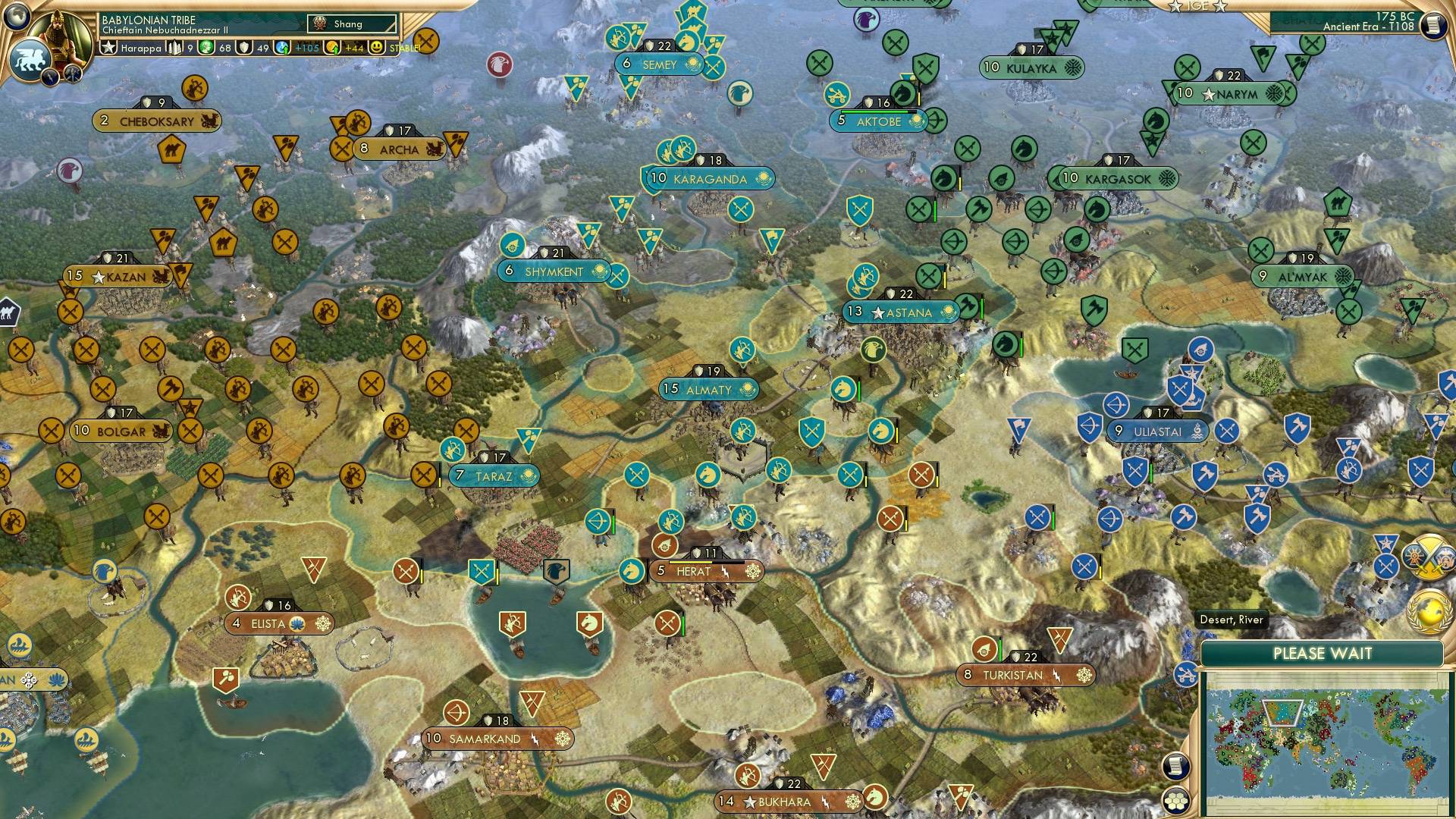The image size is (1456, 819).
Task: Click the Harappa capital star icon
Action: 109,46
